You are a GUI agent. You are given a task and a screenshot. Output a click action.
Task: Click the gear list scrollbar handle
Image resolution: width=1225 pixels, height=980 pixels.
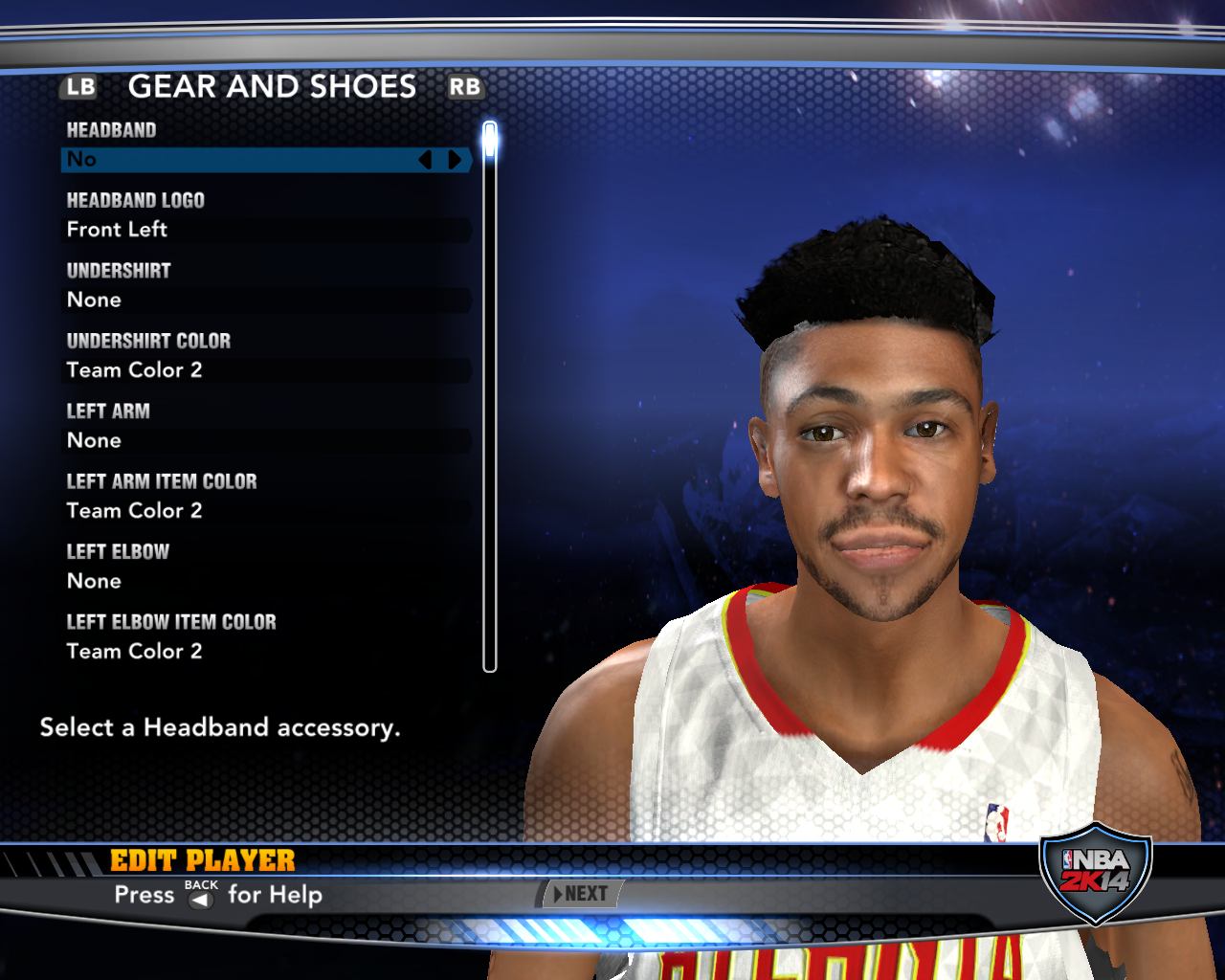(x=490, y=140)
